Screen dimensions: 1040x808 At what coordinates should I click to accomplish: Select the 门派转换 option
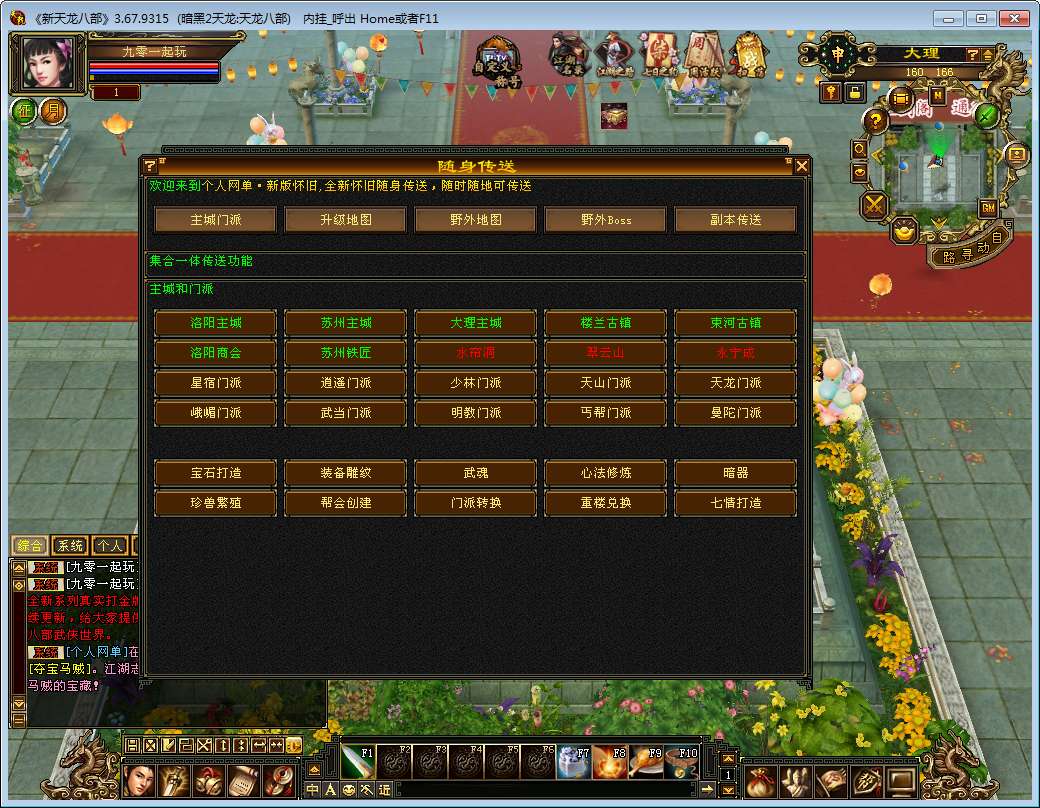pyautogui.click(x=476, y=503)
